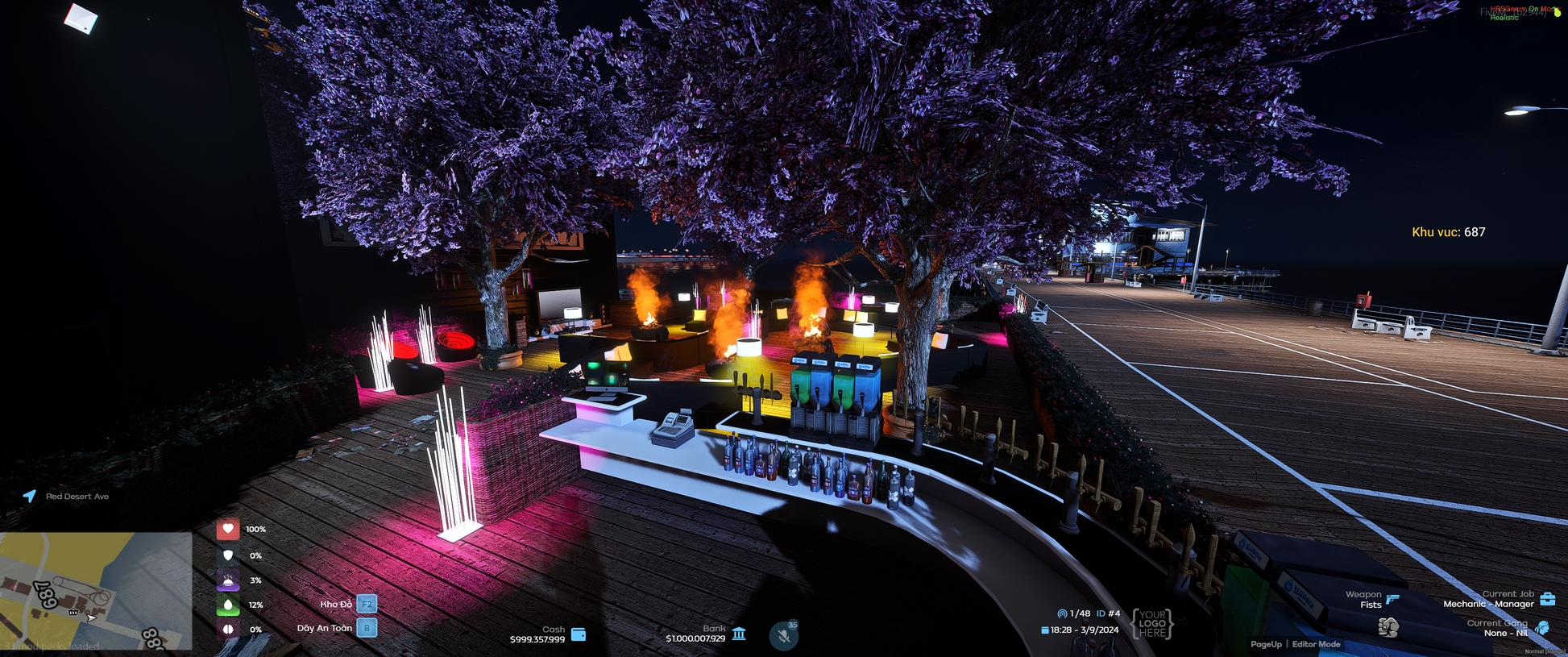Open the Bank building icon

click(x=739, y=634)
